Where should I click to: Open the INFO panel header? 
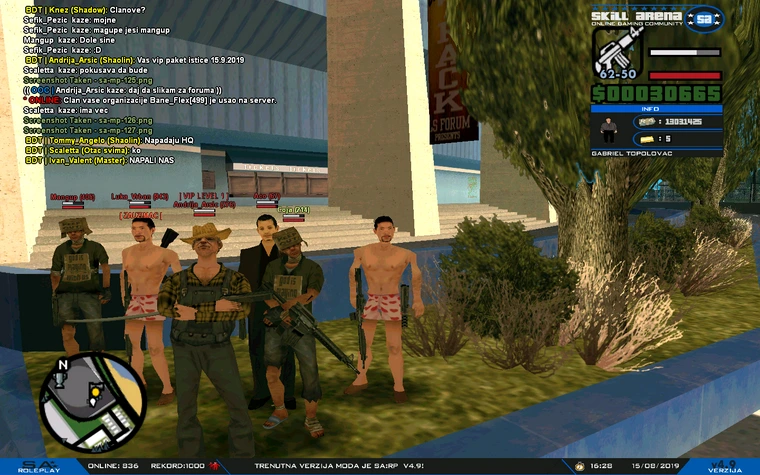point(656,109)
